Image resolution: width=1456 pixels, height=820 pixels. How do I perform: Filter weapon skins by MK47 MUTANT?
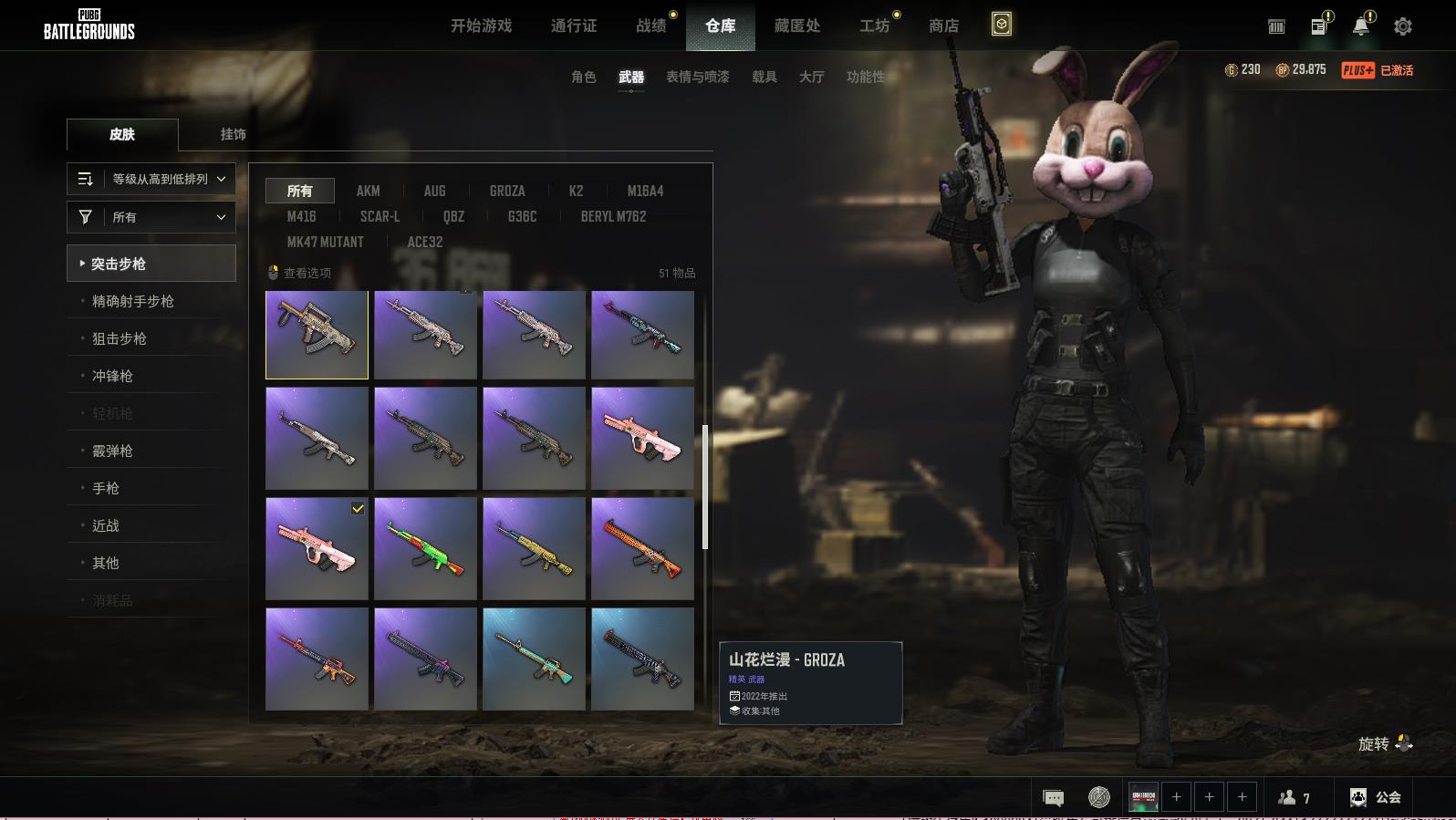pyautogui.click(x=325, y=242)
